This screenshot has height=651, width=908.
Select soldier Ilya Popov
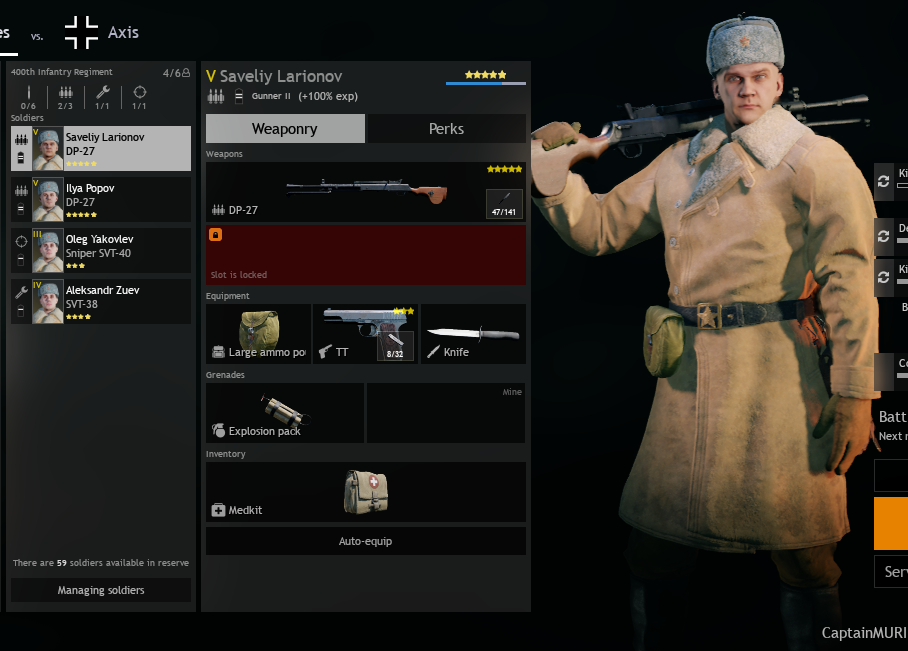[100, 200]
